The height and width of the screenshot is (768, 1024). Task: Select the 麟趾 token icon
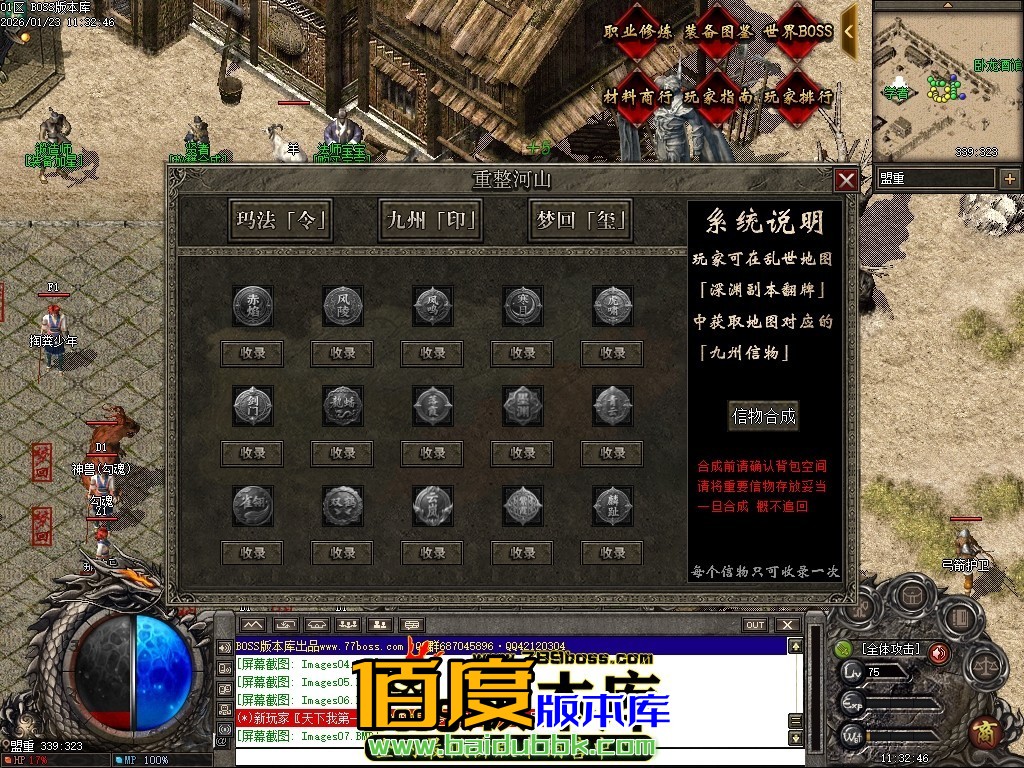pyautogui.click(x=612, y=505)
